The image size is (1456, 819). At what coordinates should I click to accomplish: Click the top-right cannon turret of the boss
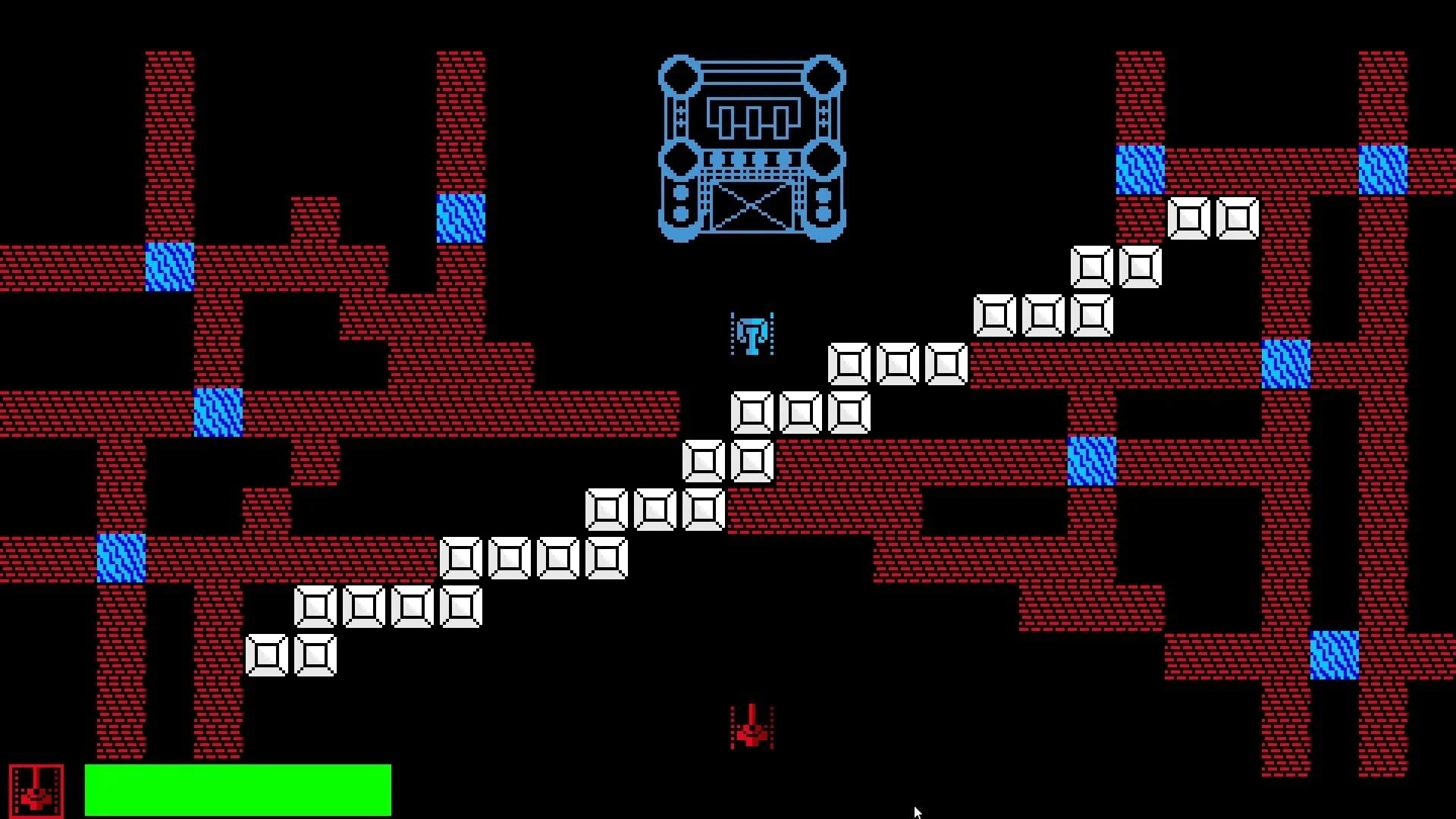click(827, 76)
